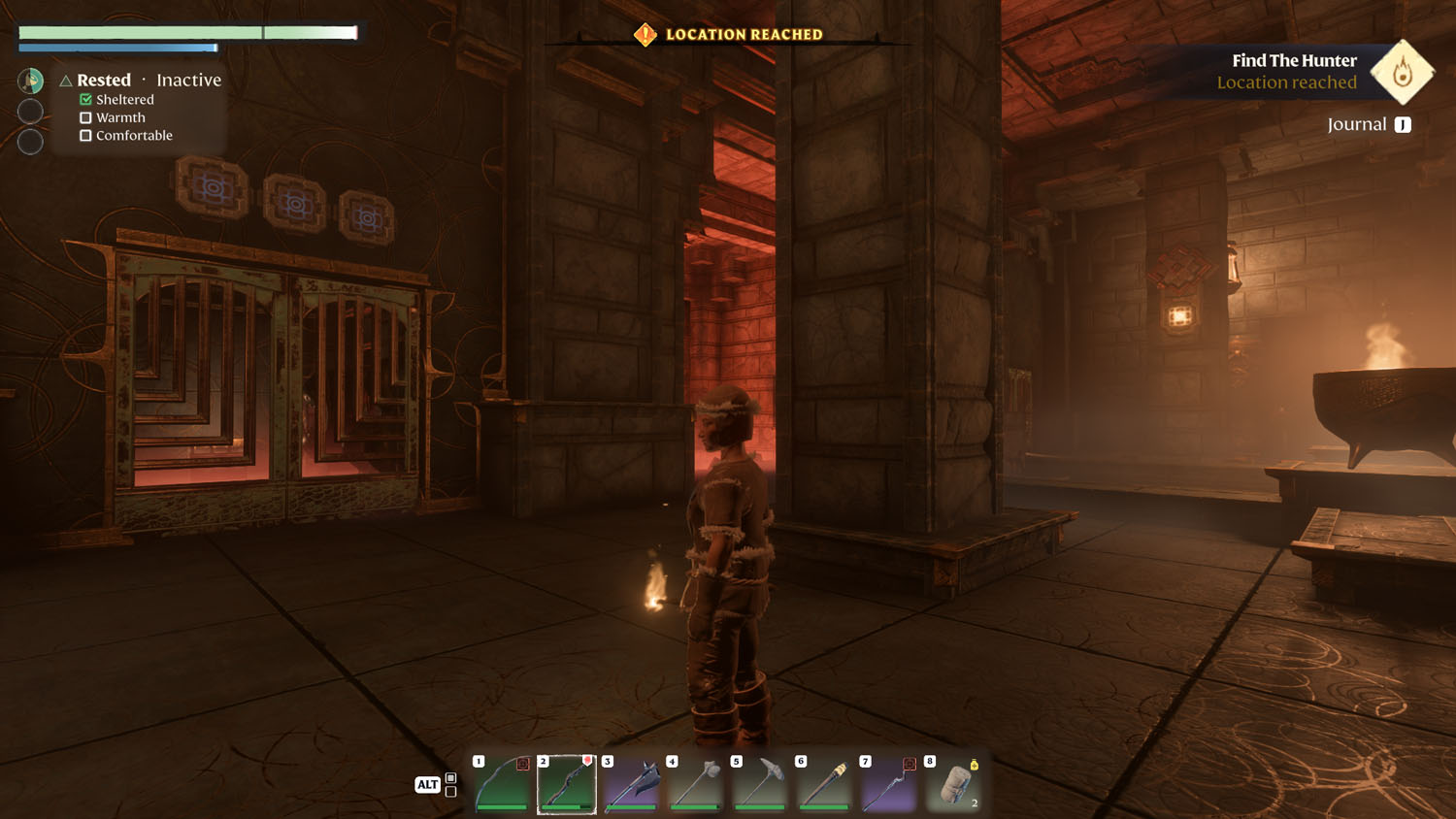Screen dimensions: 1456x819
Task: Inspect the Rested buff icon
Action: pos(31,81)
